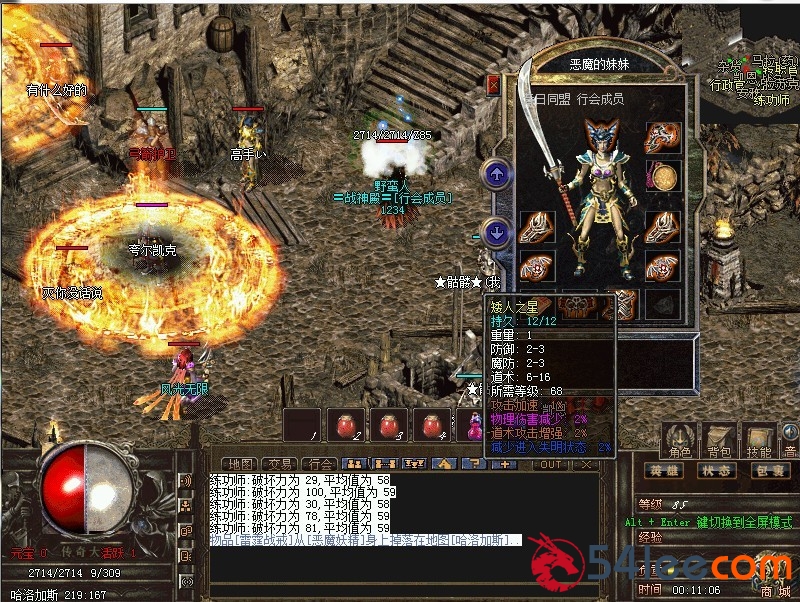Click the OUT button above chat
Screen dimensions: 800x602
pos(550,464)
